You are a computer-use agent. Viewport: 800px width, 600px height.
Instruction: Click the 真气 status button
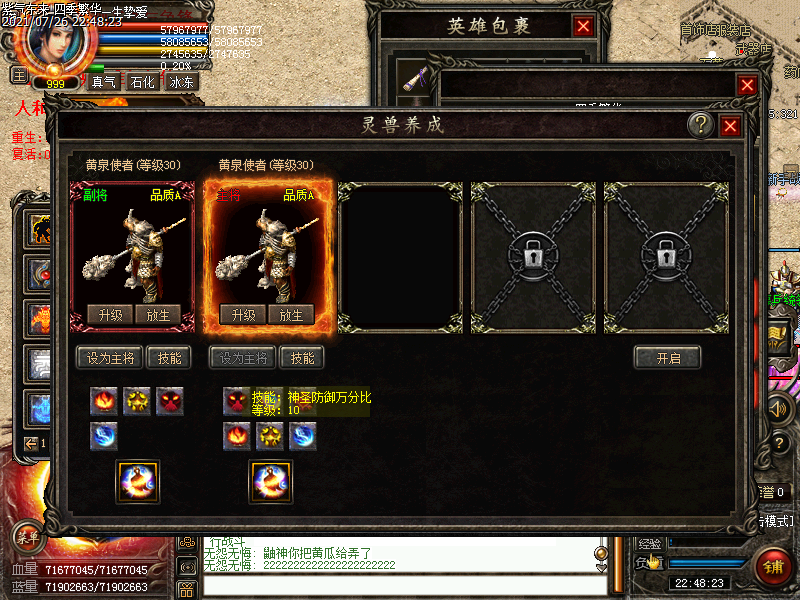104,82
